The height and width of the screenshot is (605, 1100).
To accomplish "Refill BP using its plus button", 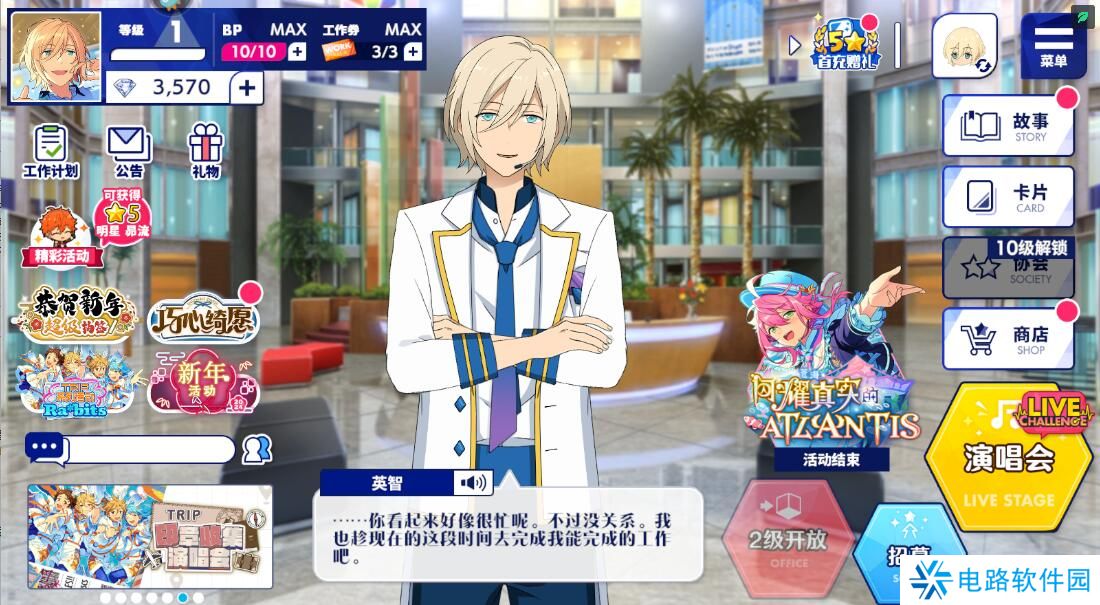I will (x=297, y=52).
